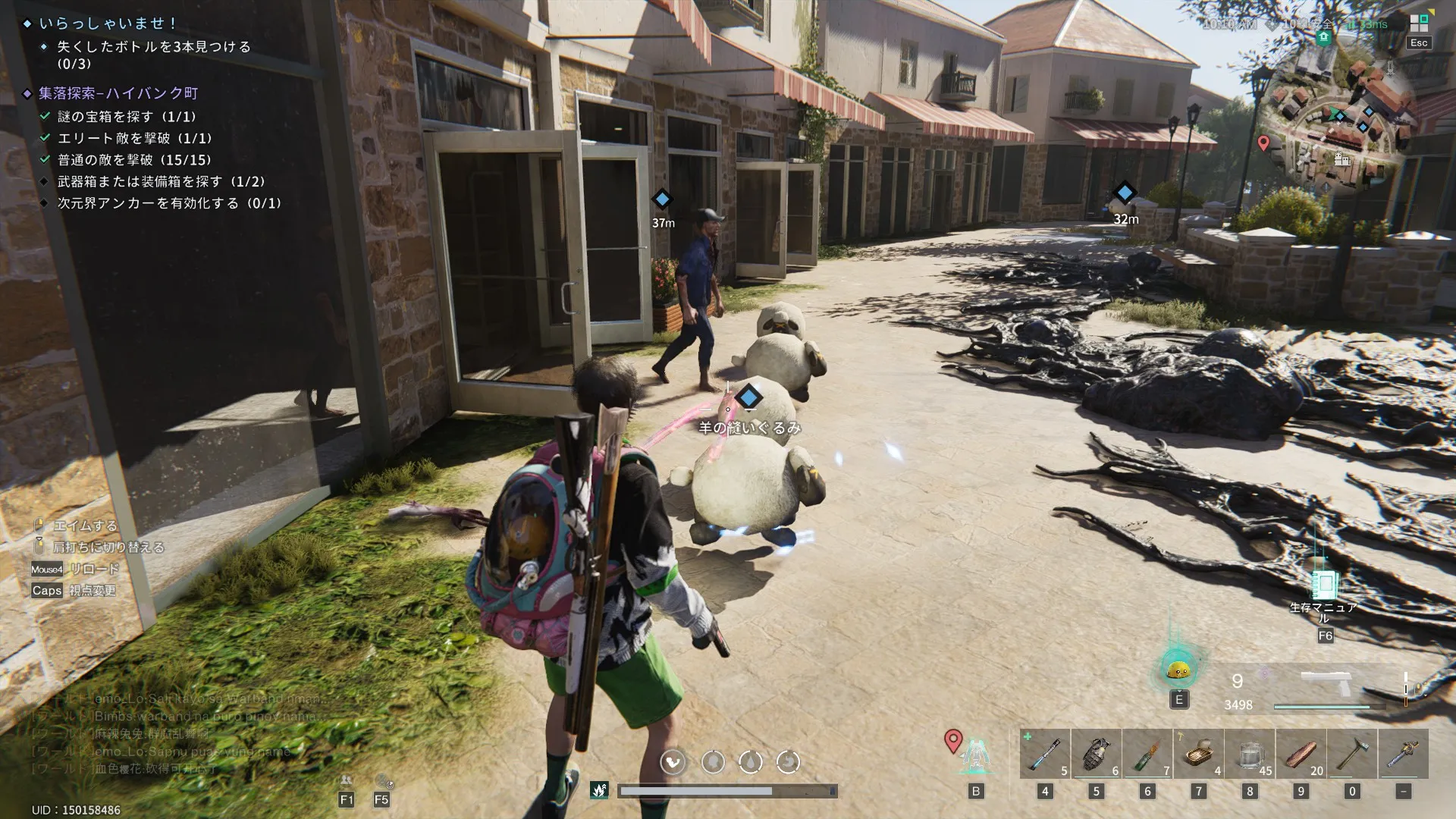Viewport: 1456px width, 819px height.
Task: Click the green home marker on minimap
Action: [1324, 37]
